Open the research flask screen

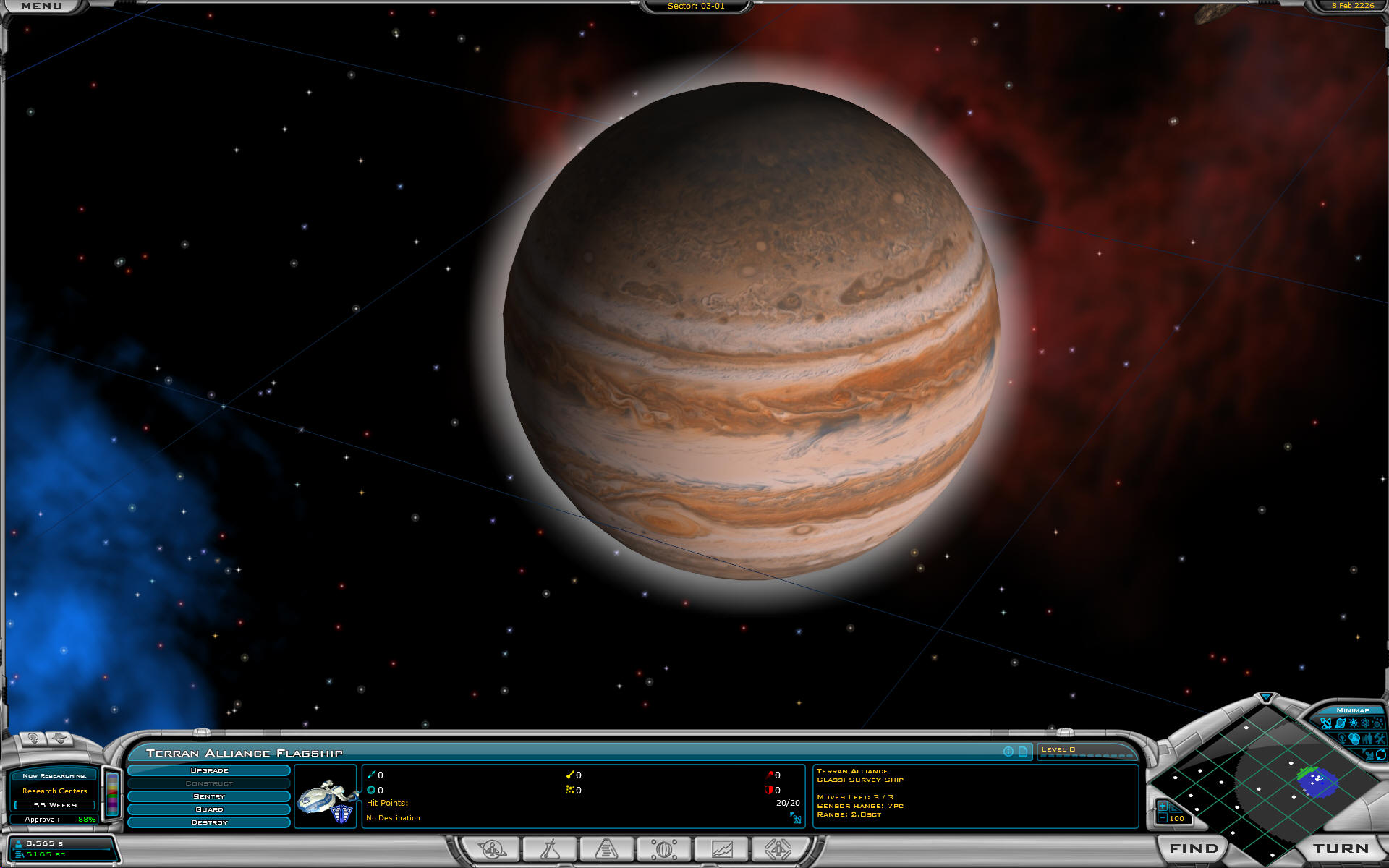[x=550, y=848]
